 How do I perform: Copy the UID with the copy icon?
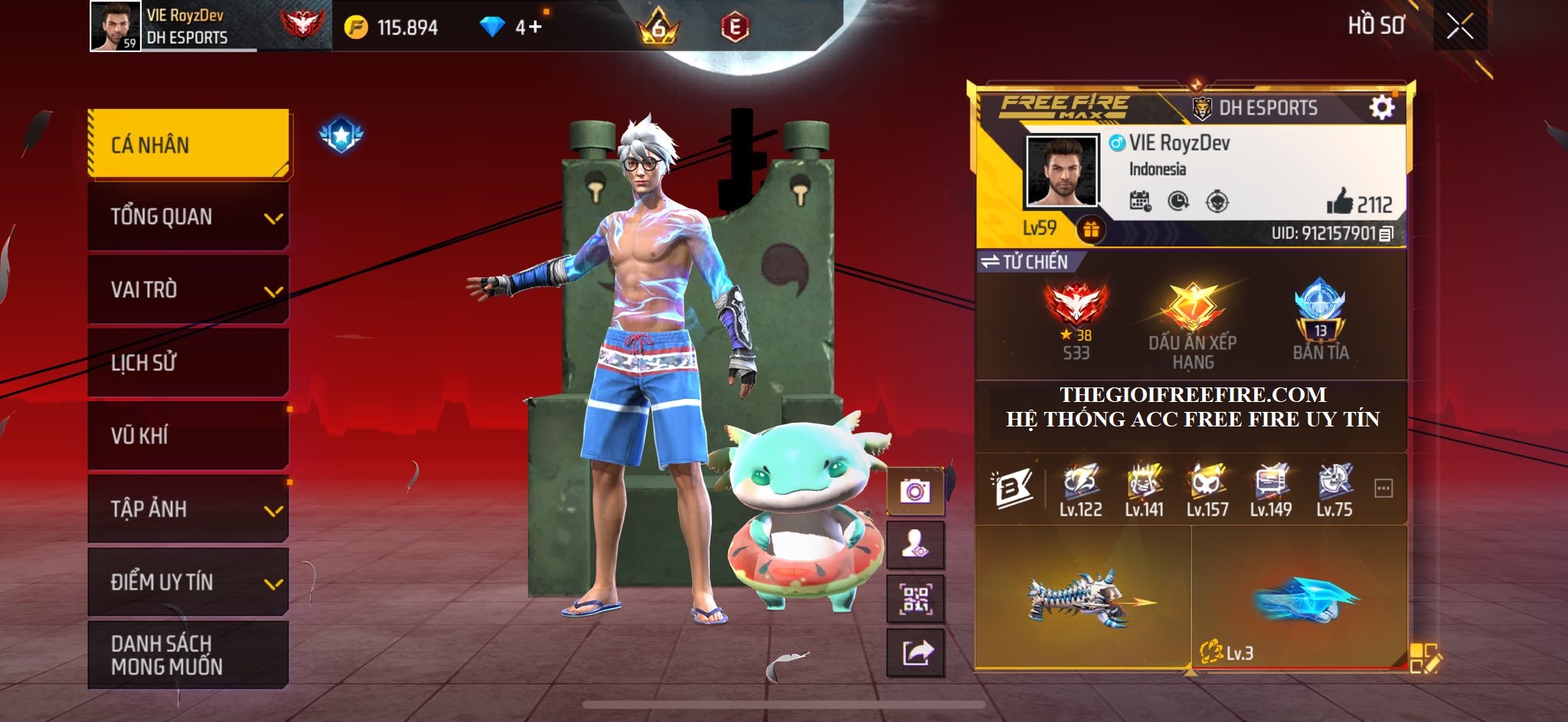1386,234
